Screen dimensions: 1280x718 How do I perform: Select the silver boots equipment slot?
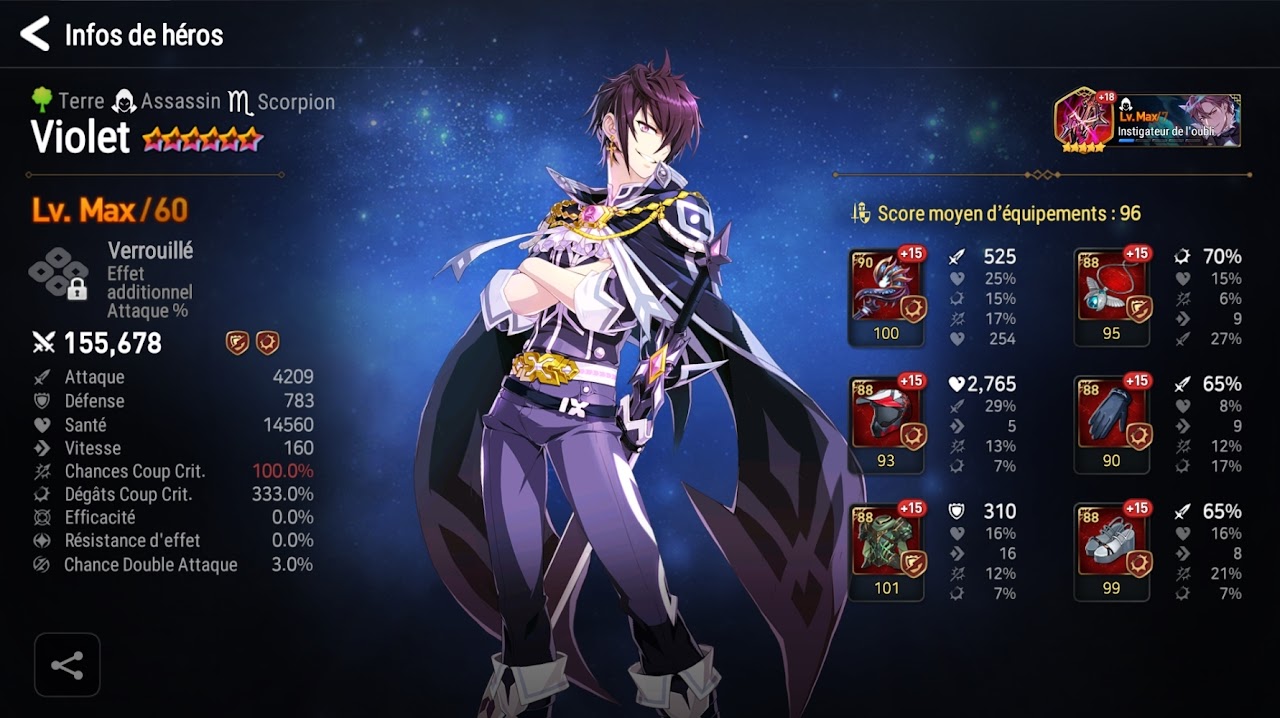(1111, 551)
